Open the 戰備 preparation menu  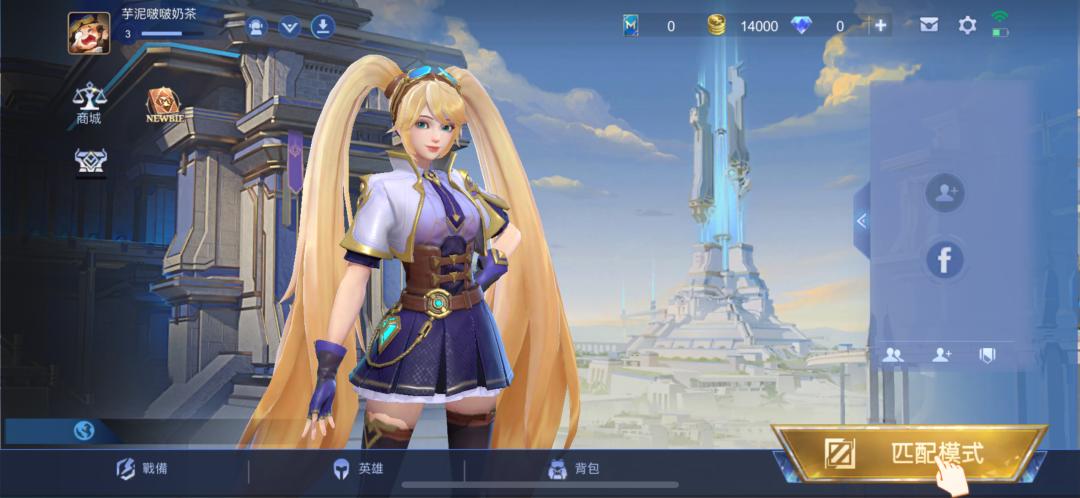pos(139,469)
